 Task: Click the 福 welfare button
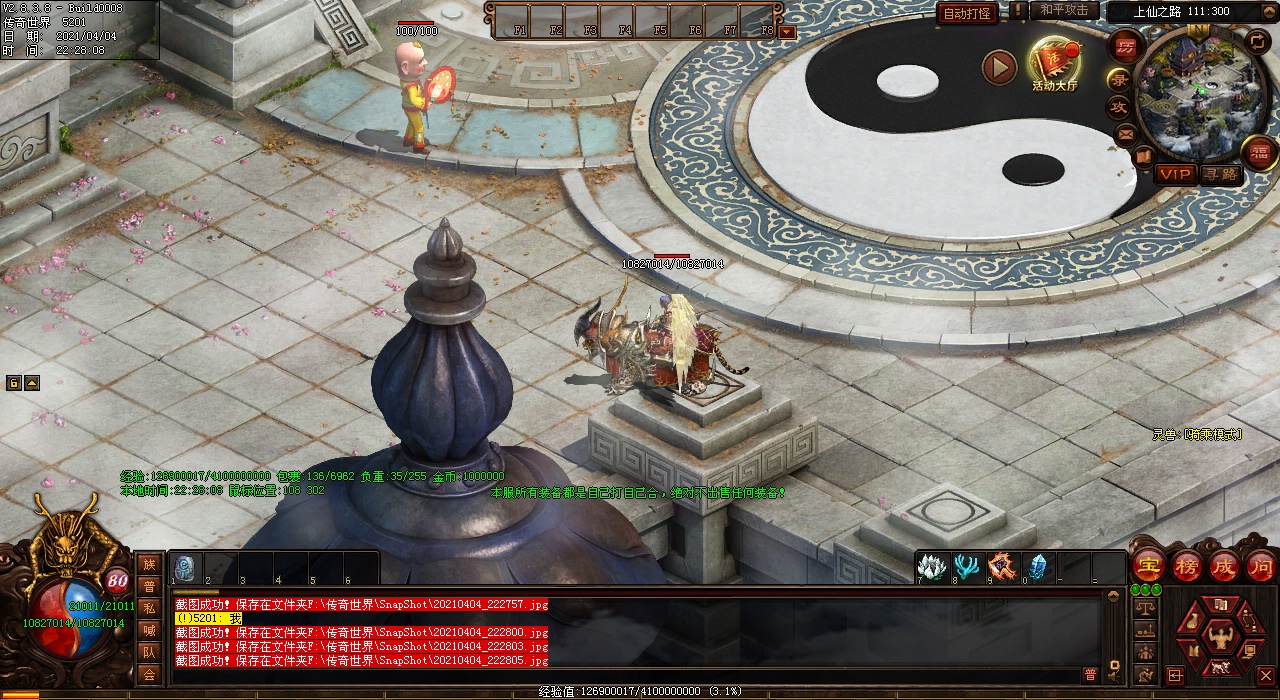click(x=1260, y=152)
